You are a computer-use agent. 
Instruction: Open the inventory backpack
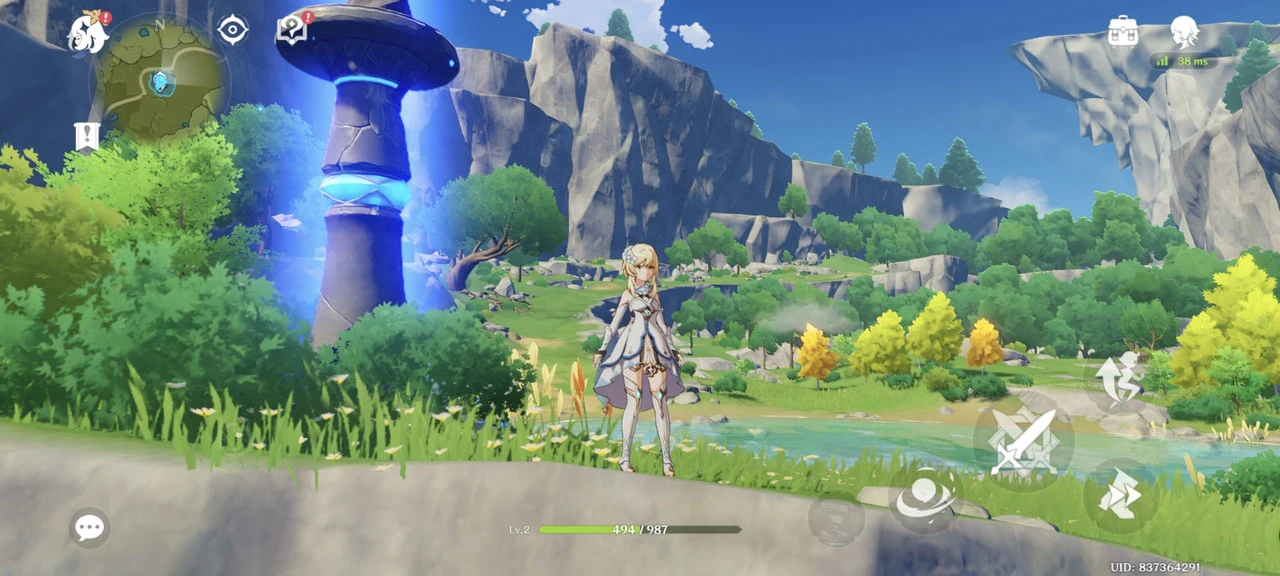(x=1124, y=30)
